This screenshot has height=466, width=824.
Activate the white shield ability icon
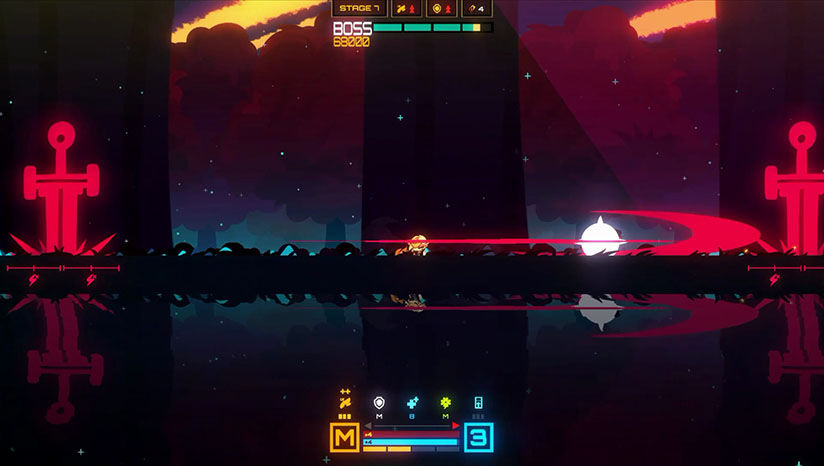point(379,402)
